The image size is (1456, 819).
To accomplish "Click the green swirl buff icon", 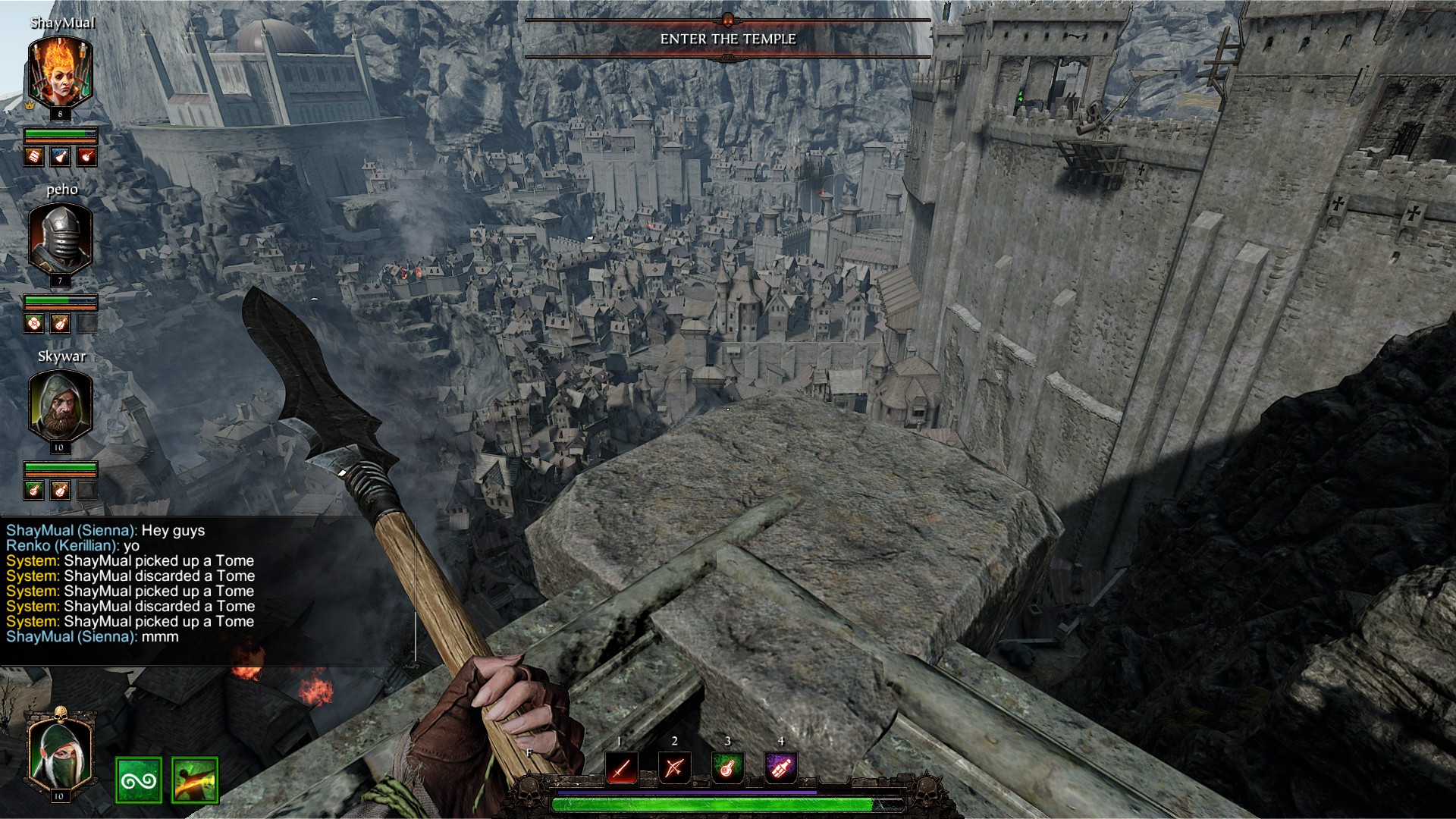I will [139, 780].
